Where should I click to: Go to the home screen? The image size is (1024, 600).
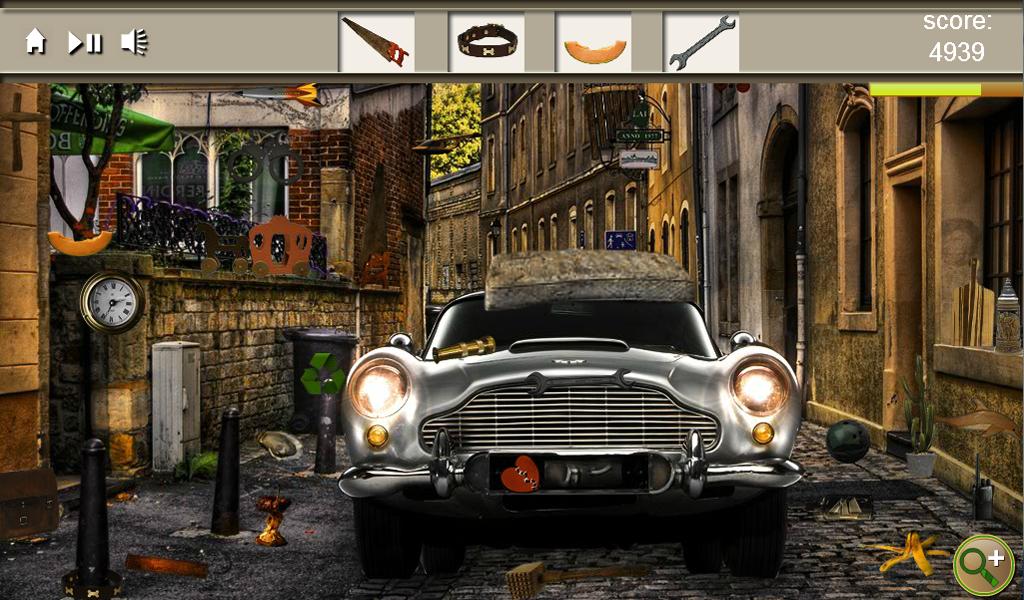(x=36, y=42)
